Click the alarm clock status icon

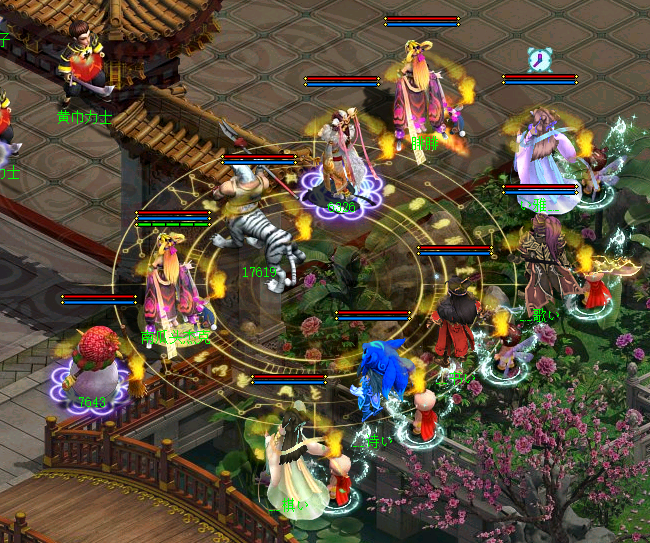click(x=540, y=60)
